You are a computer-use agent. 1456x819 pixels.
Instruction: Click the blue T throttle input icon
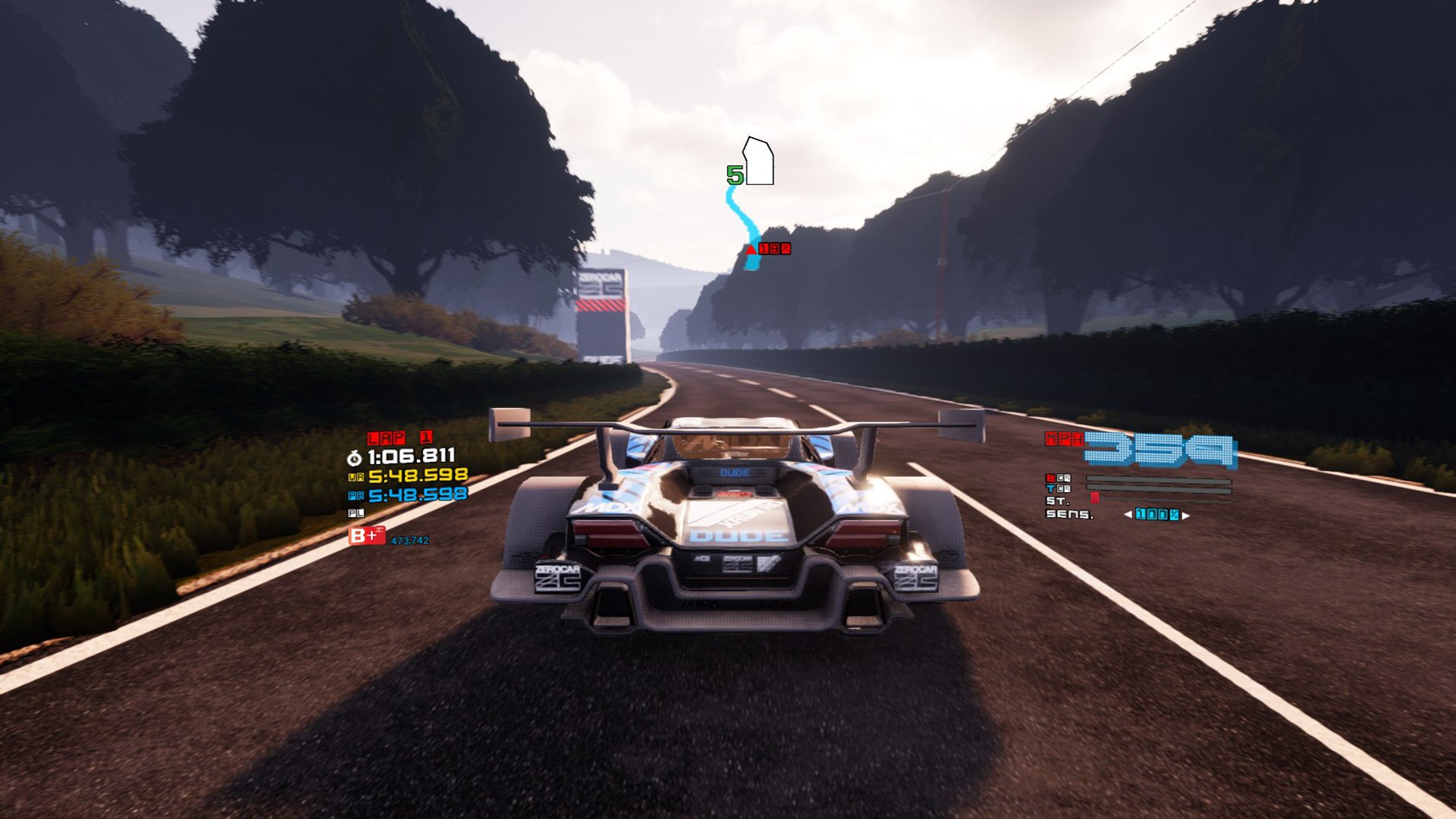(x=1050, y=488)
